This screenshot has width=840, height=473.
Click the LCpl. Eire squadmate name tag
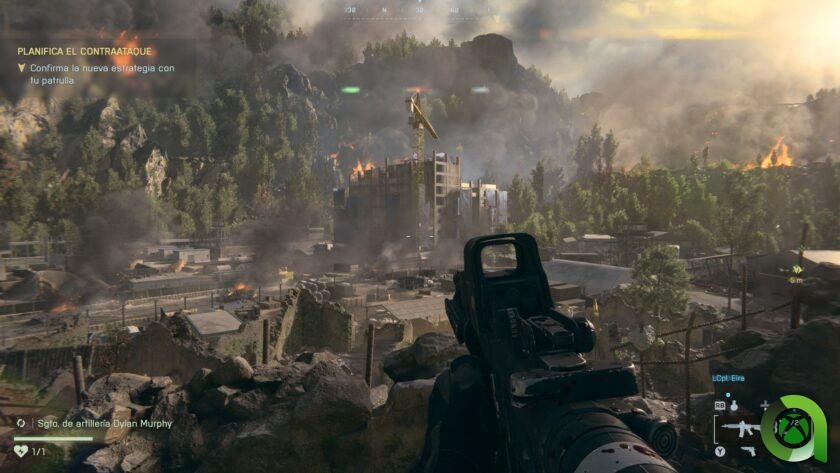tap(727, 380)
